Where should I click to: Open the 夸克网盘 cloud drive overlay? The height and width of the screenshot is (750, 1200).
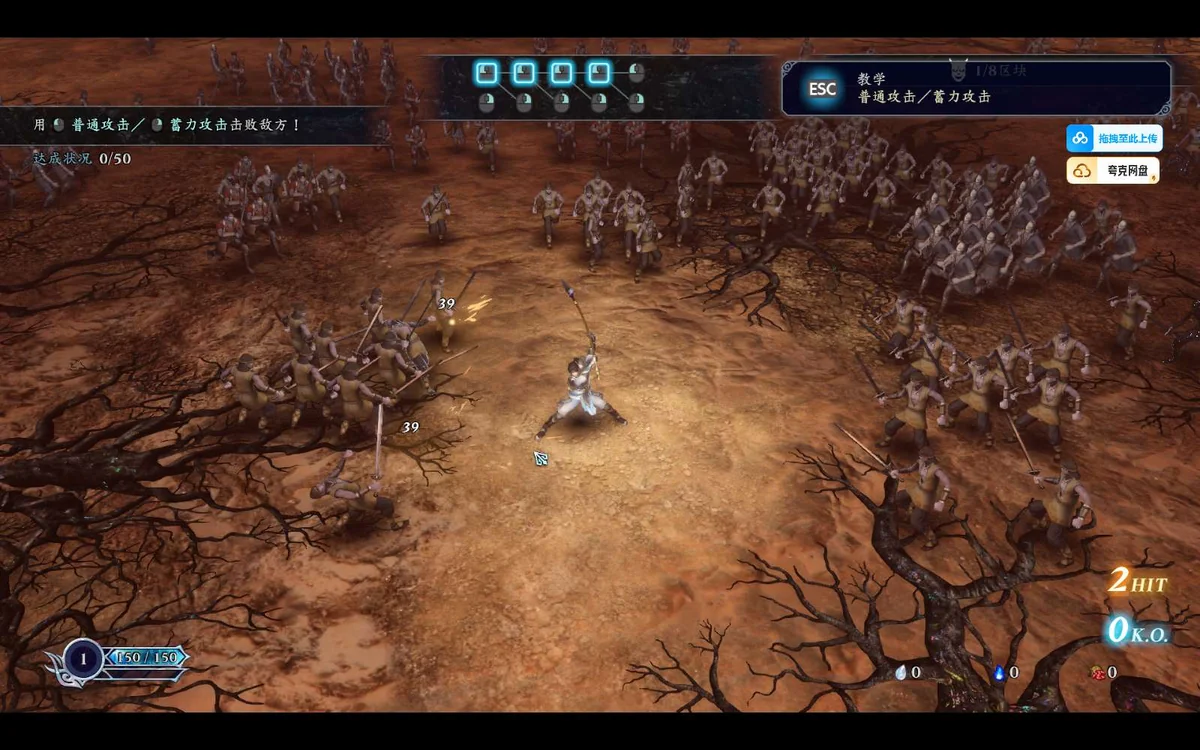point(1113,171)
